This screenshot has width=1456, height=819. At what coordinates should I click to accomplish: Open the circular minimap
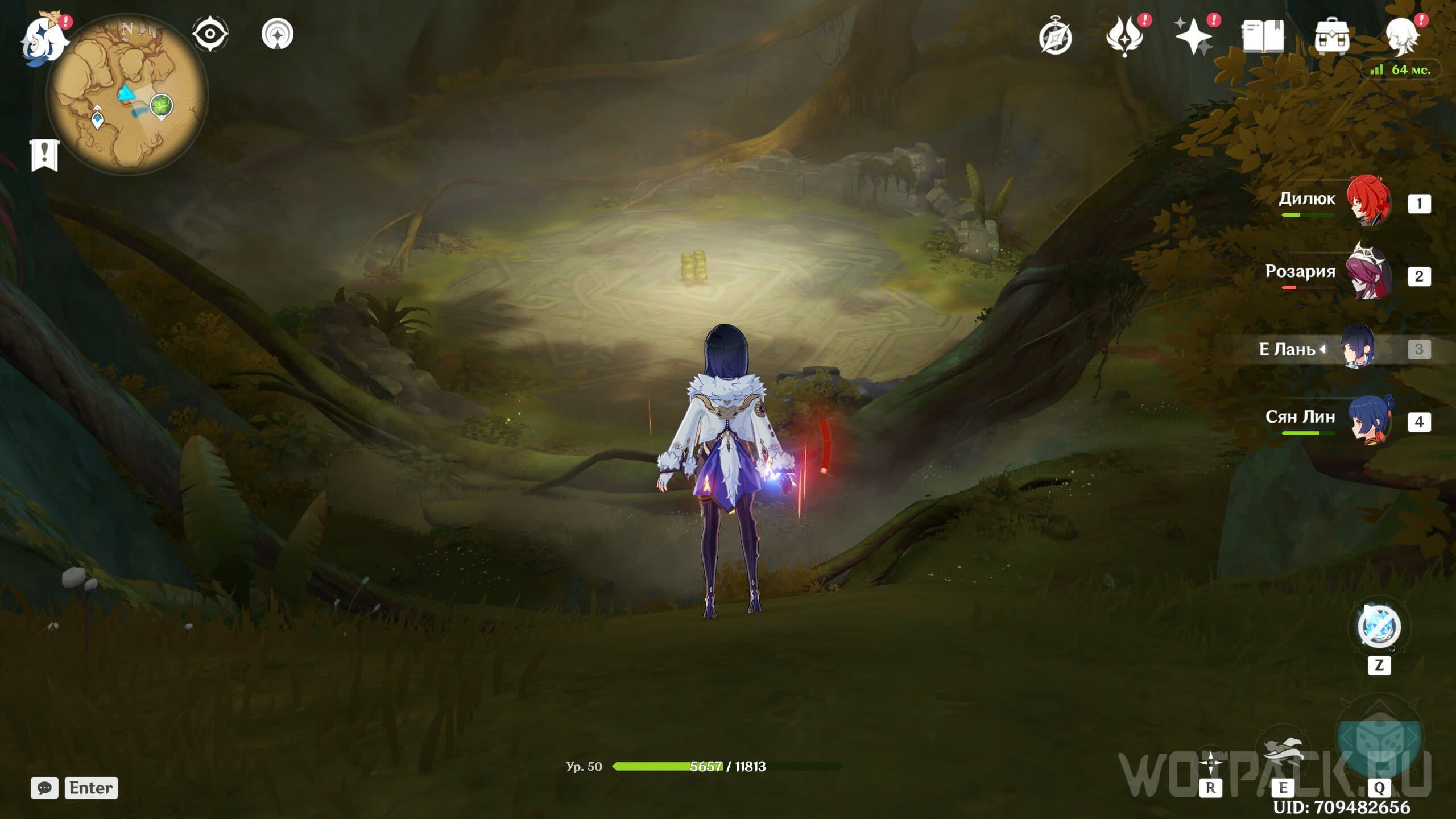tap(127, 94)
